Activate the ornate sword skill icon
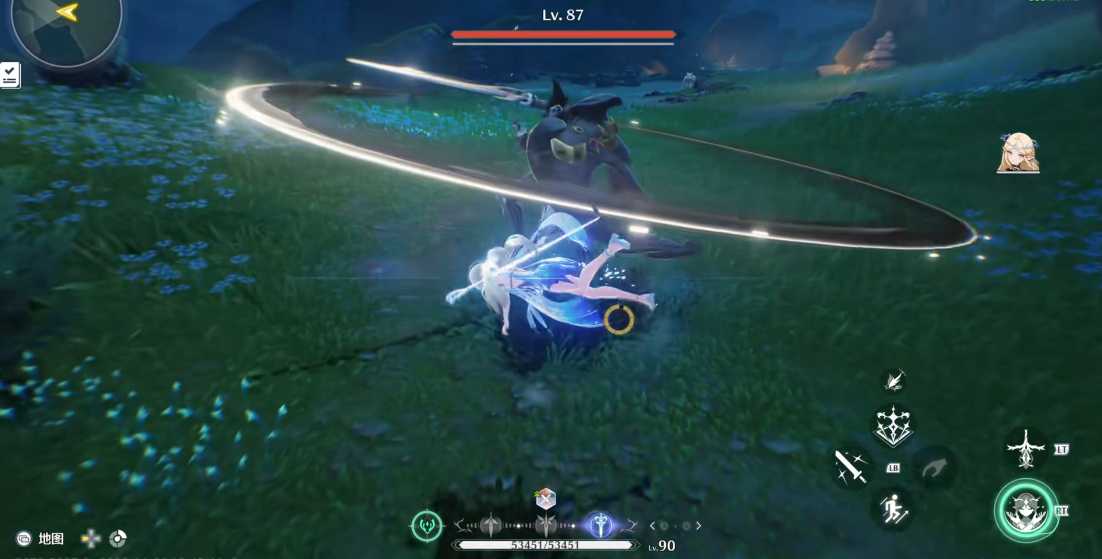This screenshot has height=559, width=1102. (x=1026, y=449)
